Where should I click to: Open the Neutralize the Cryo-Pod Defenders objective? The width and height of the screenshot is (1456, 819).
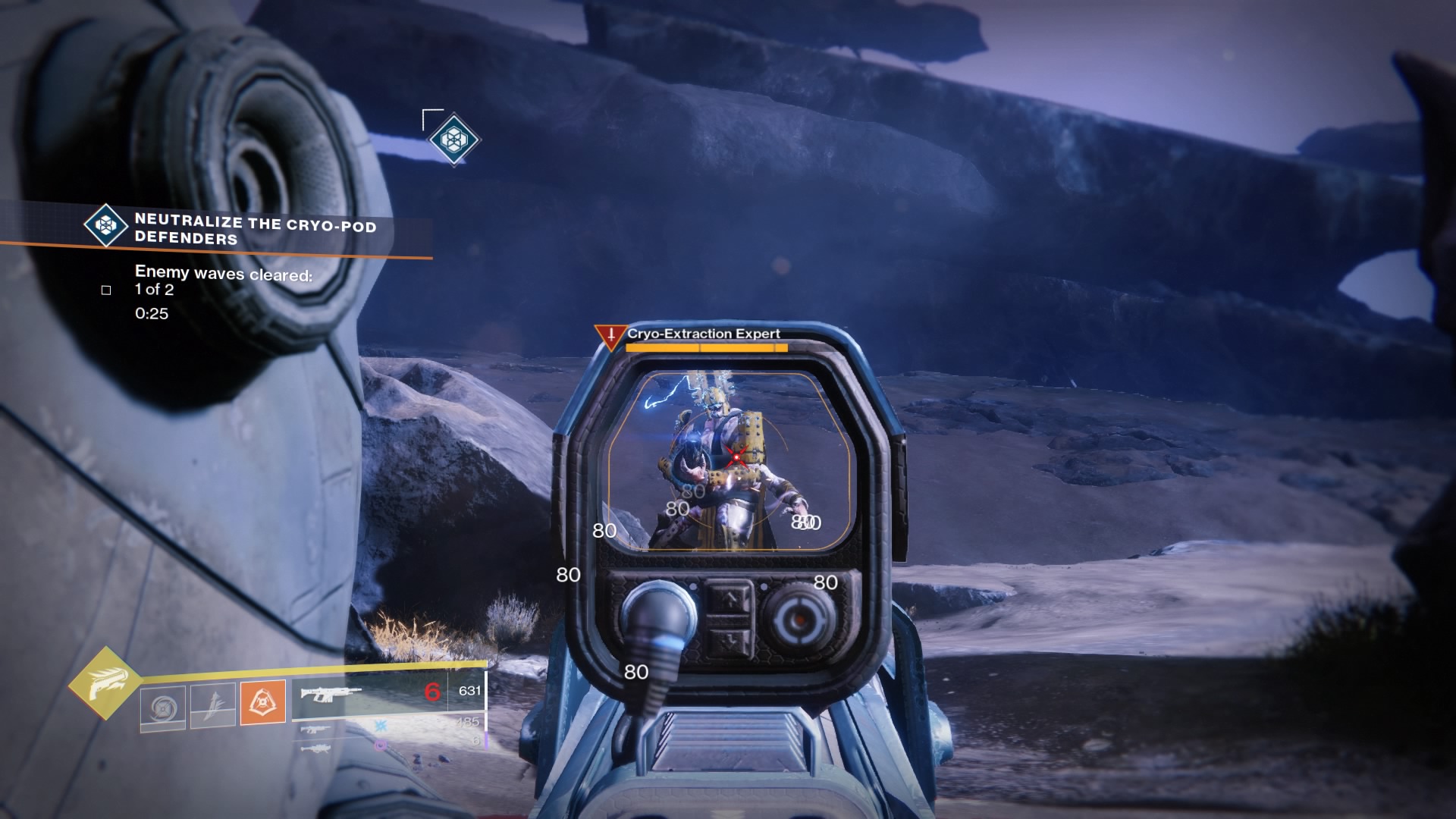pos(255,230)
